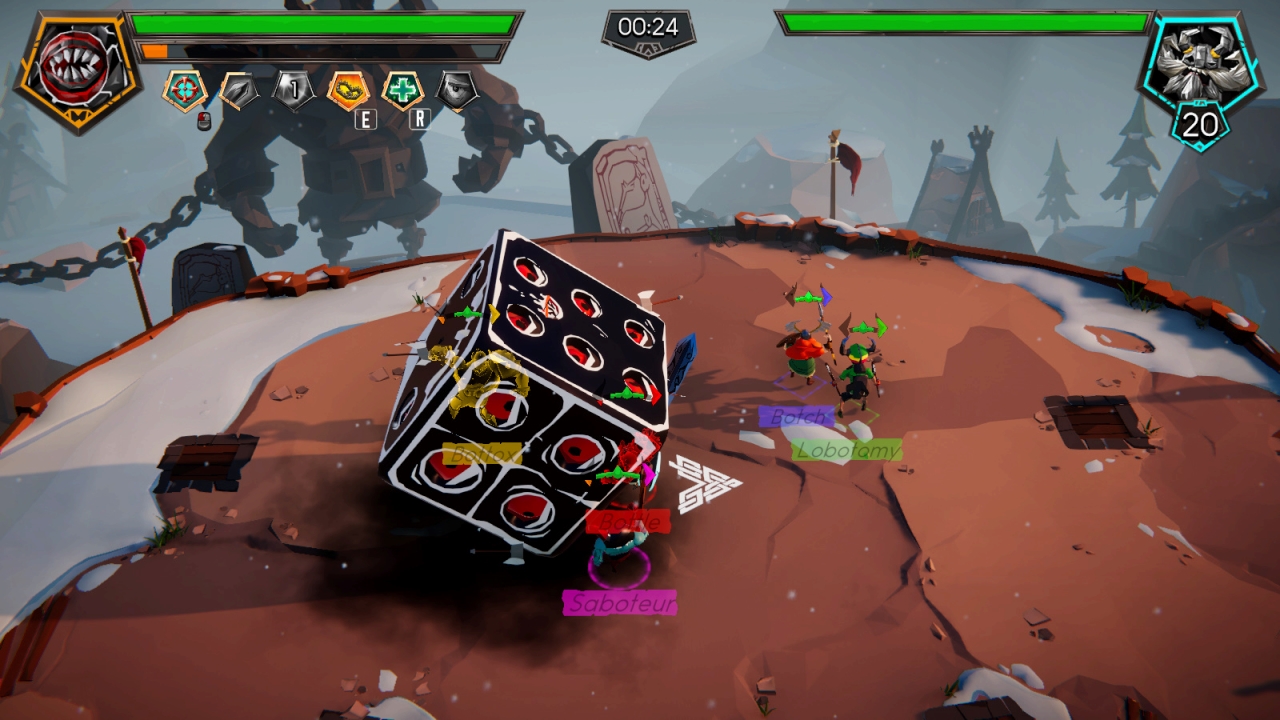The height and width of the screenshot is (720, 1280).
Task: Select the red Battle unit name tag
Action: [x=627, y=522]
